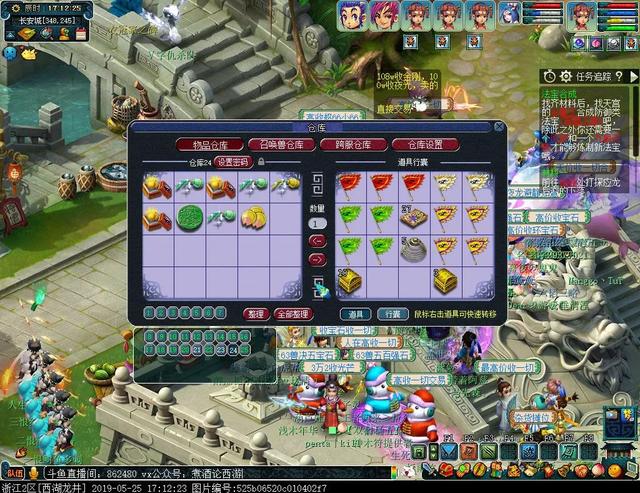This screenshot has height=493, width=640.
Task: Click the 设置密码 button
Action: tap(234, 162)
